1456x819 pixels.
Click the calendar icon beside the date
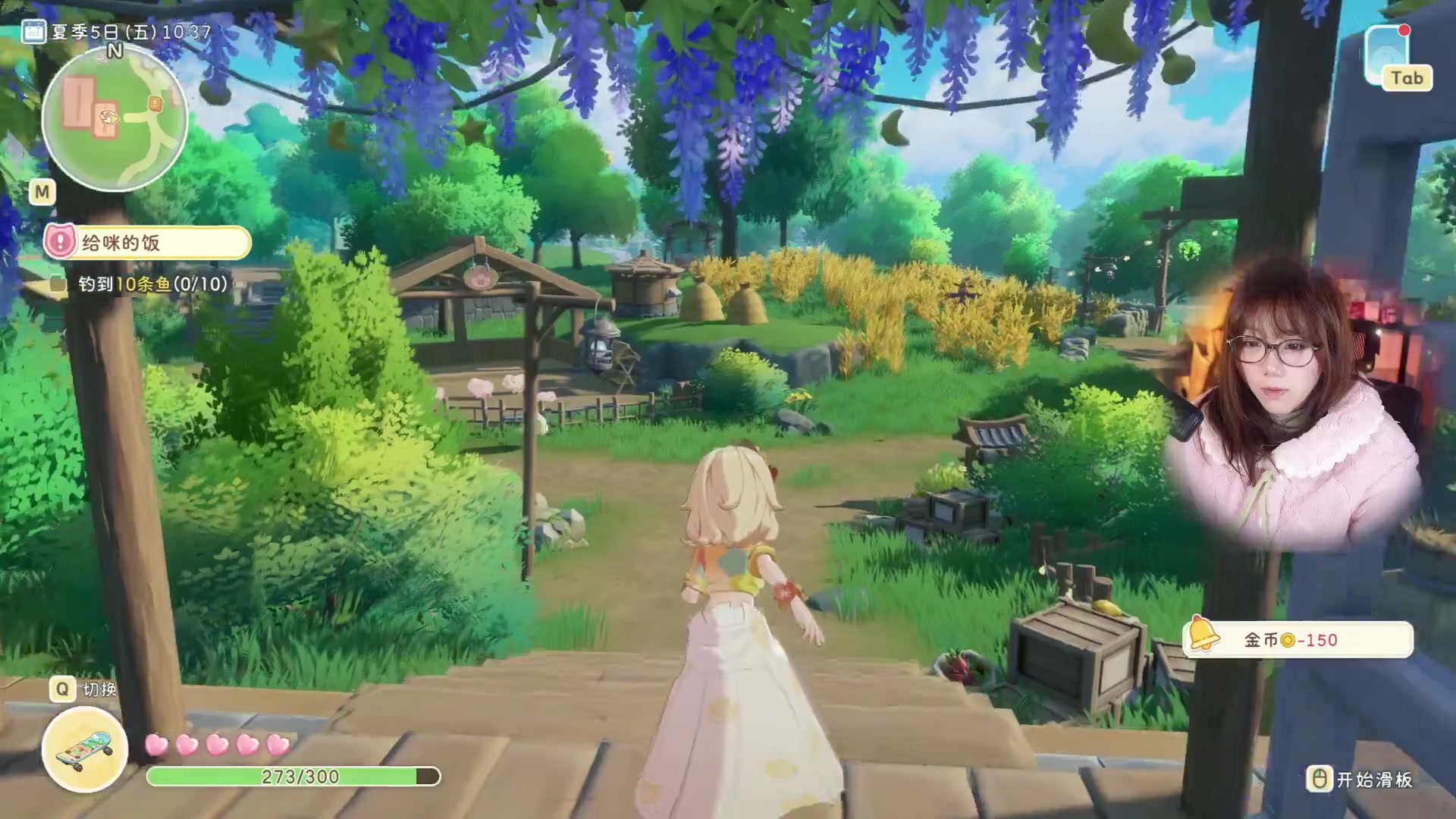[x=33, y=32]
